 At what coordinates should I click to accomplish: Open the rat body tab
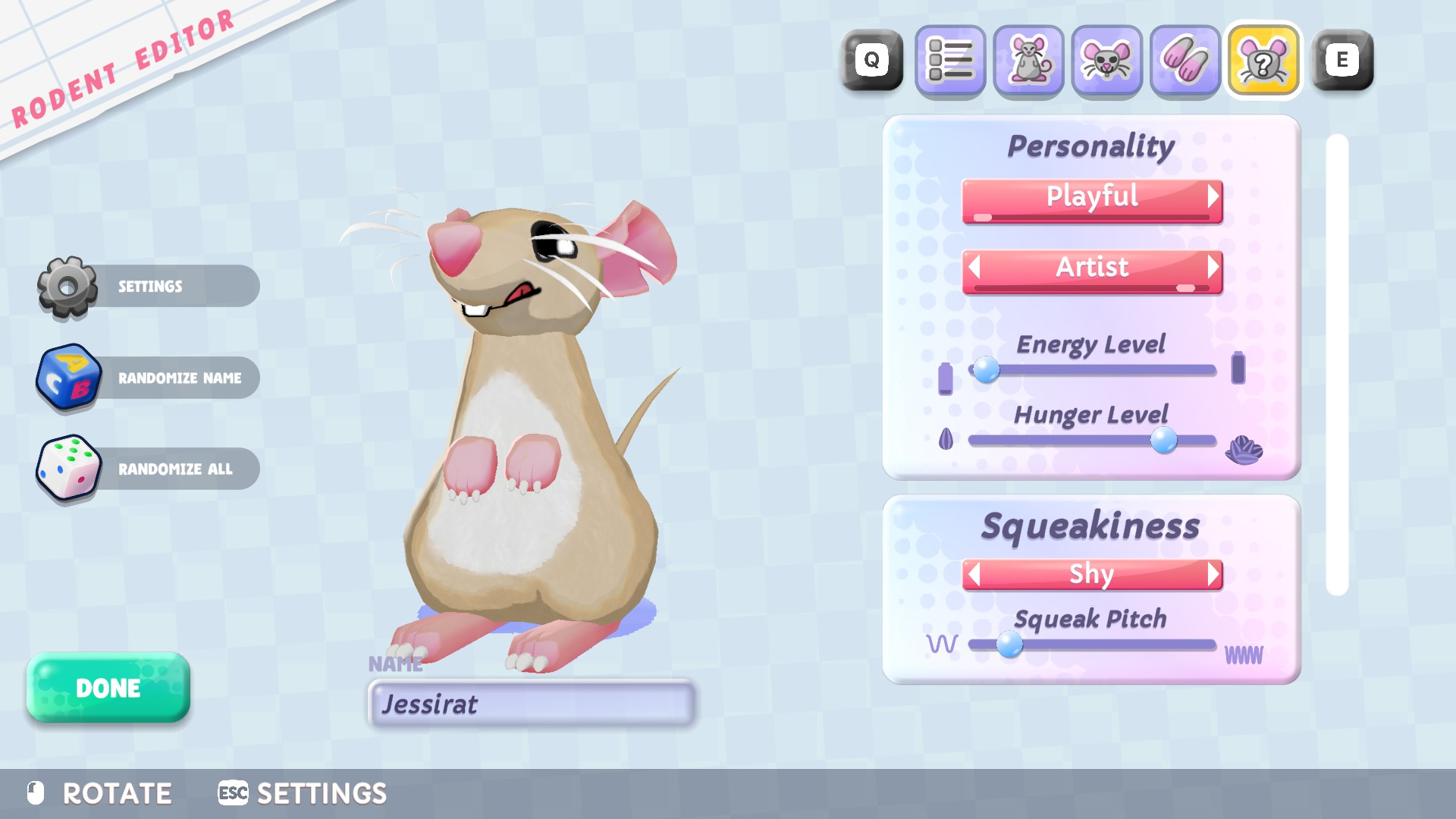[1028, 61]
